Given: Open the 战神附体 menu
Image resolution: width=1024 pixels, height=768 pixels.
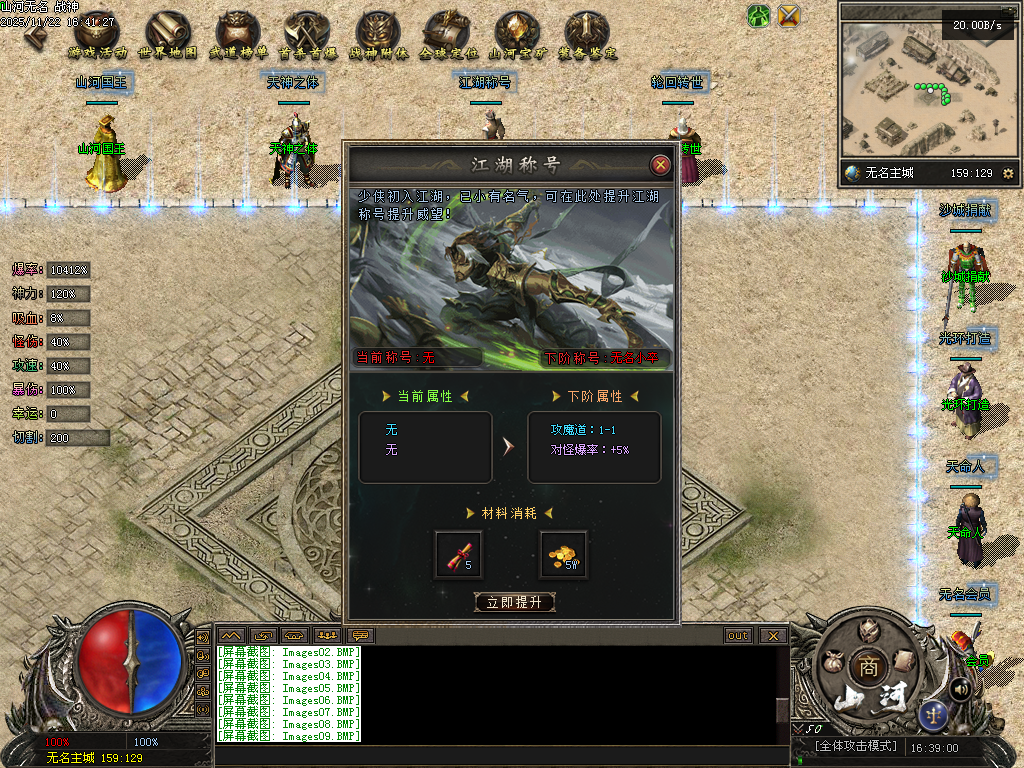Looking at the screenshot, I should 378,35.
